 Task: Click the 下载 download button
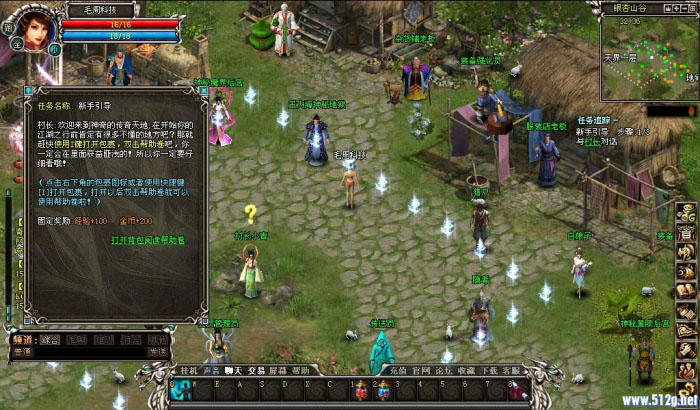coord(489,370)
